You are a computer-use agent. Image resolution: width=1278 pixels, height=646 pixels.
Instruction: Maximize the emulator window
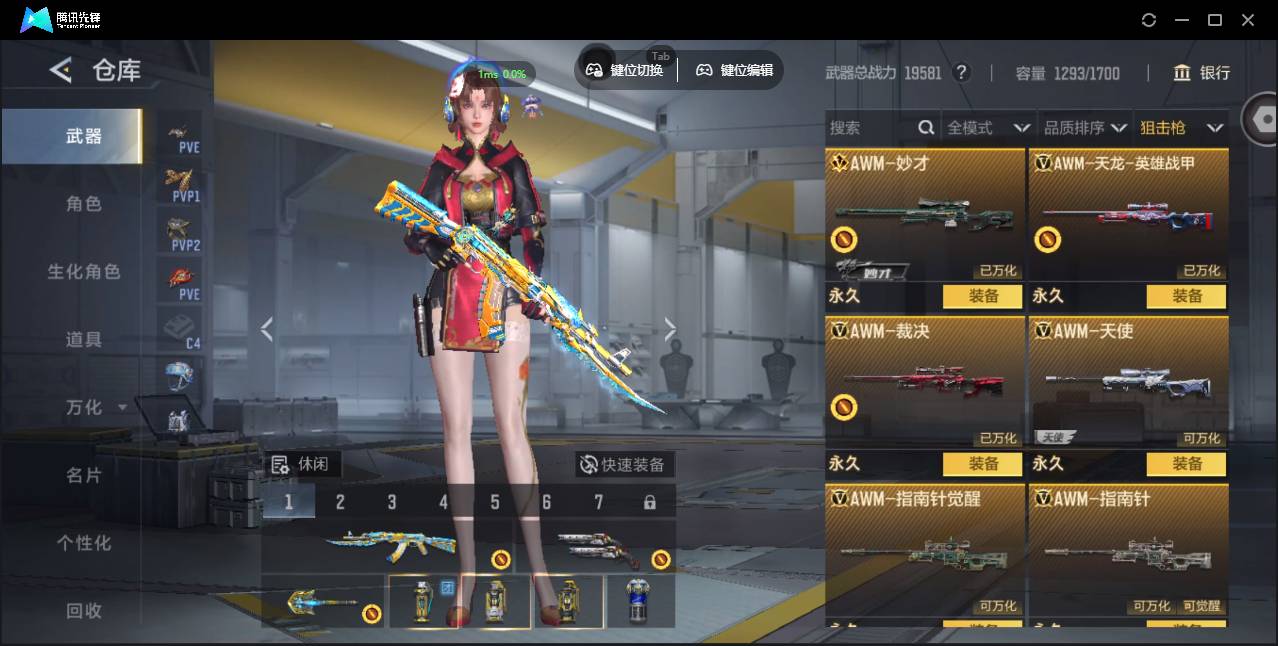point(1215,20)
